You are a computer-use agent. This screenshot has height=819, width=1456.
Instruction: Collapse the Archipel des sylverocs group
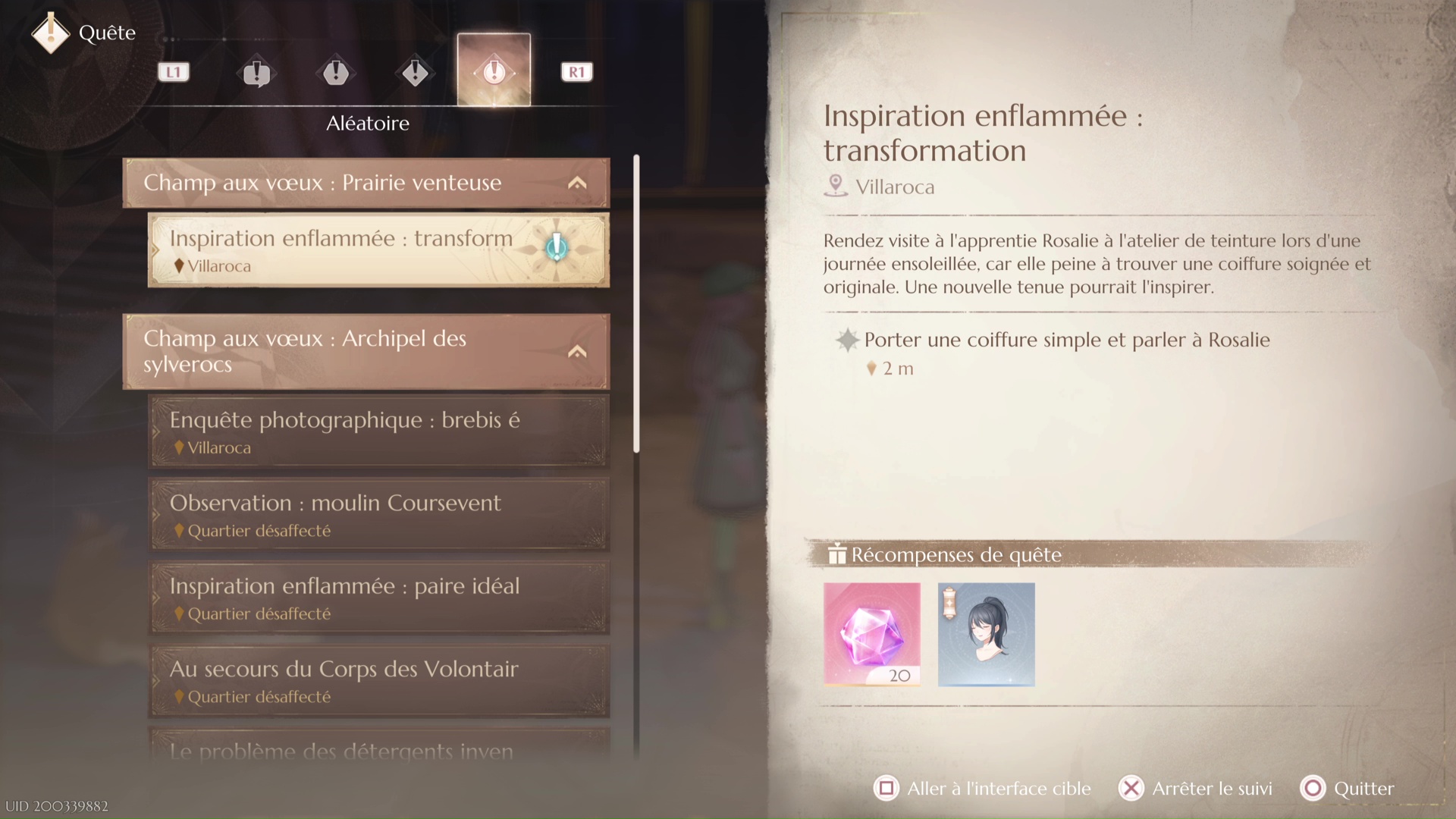[578, 351]
